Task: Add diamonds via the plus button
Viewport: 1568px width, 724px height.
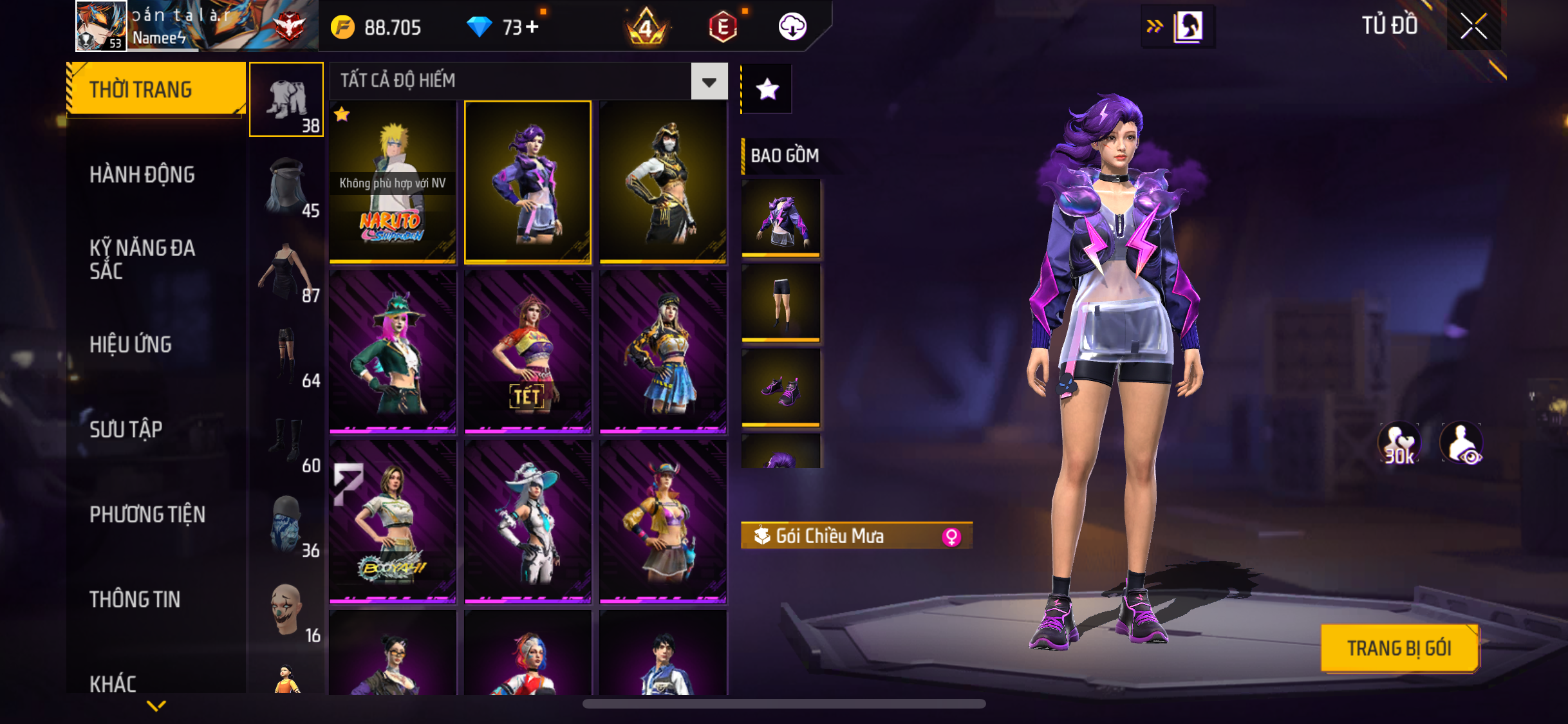Action: (532, 27)
